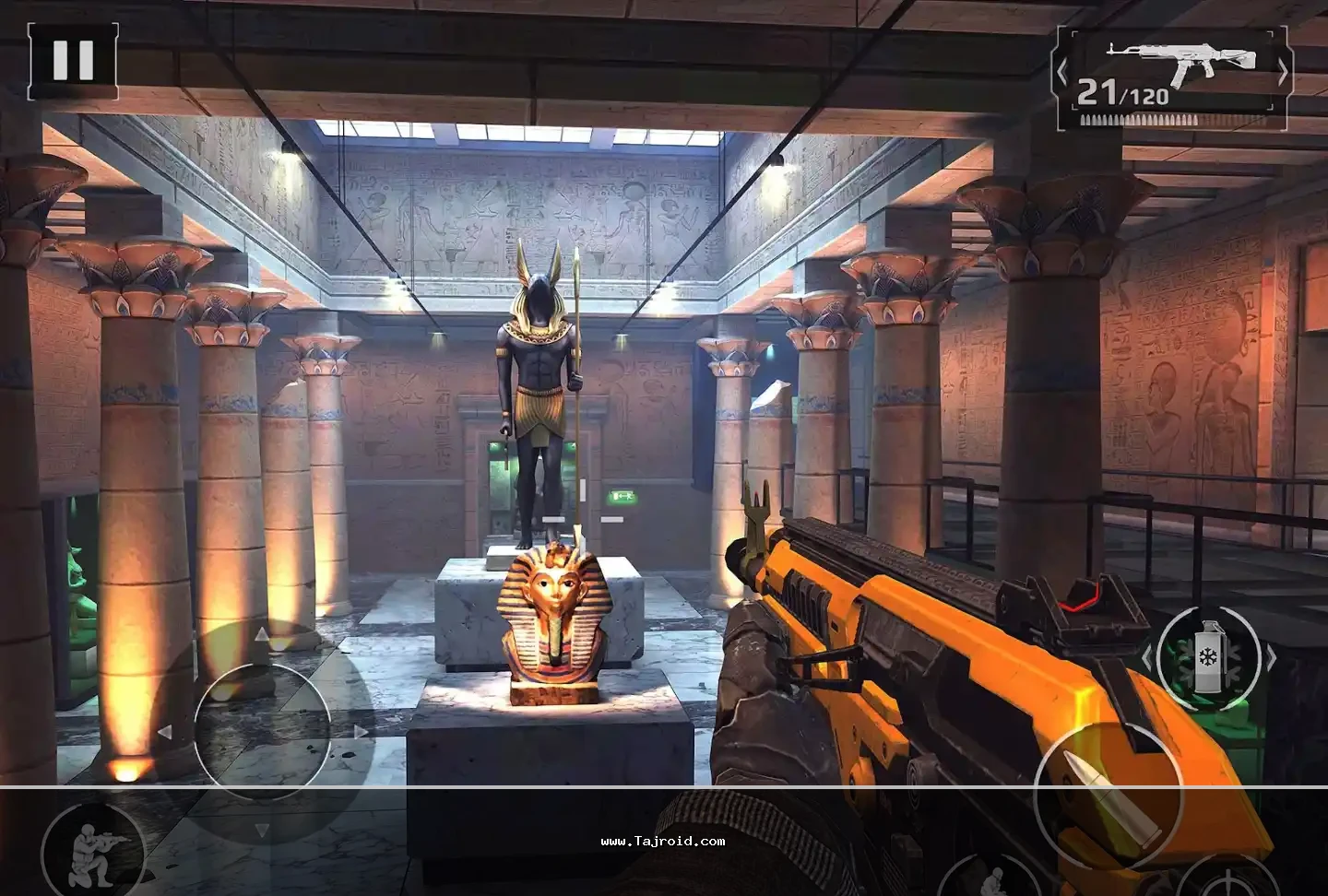Tap the soldier icon button beside the crosshair
The image size is (1328, 896).
(x=992, y=878)
